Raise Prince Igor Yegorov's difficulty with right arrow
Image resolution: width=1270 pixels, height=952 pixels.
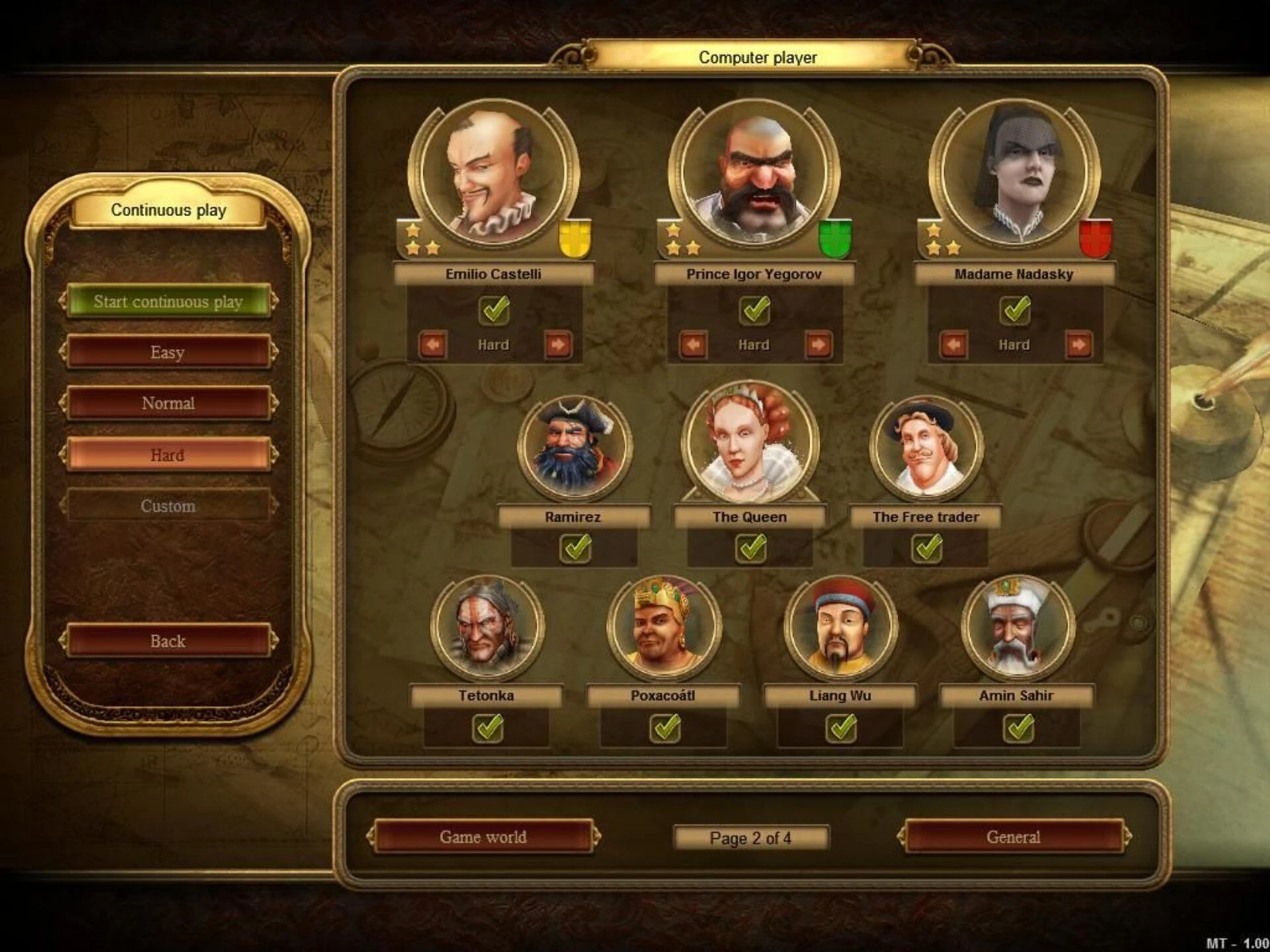pyautogui.click(x=818, y=344)
